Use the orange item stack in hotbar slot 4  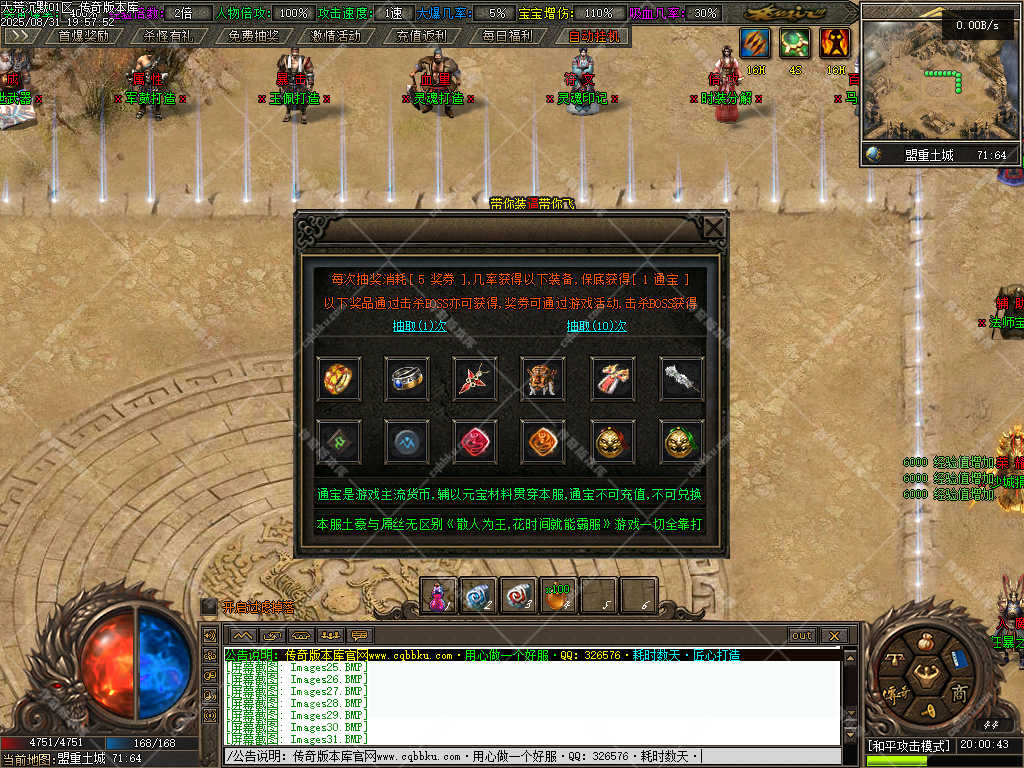pyautogui.click(x=559, y=597)
